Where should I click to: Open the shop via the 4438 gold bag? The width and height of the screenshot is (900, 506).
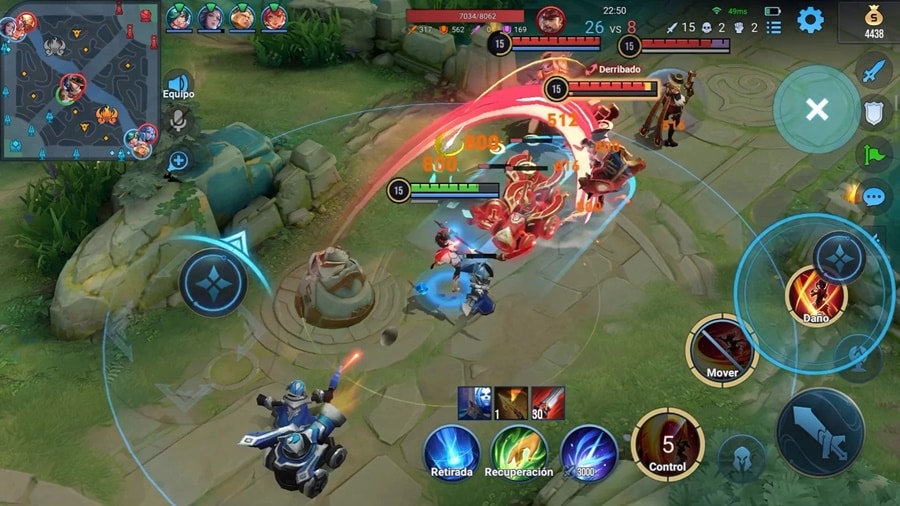coord(875,21)
